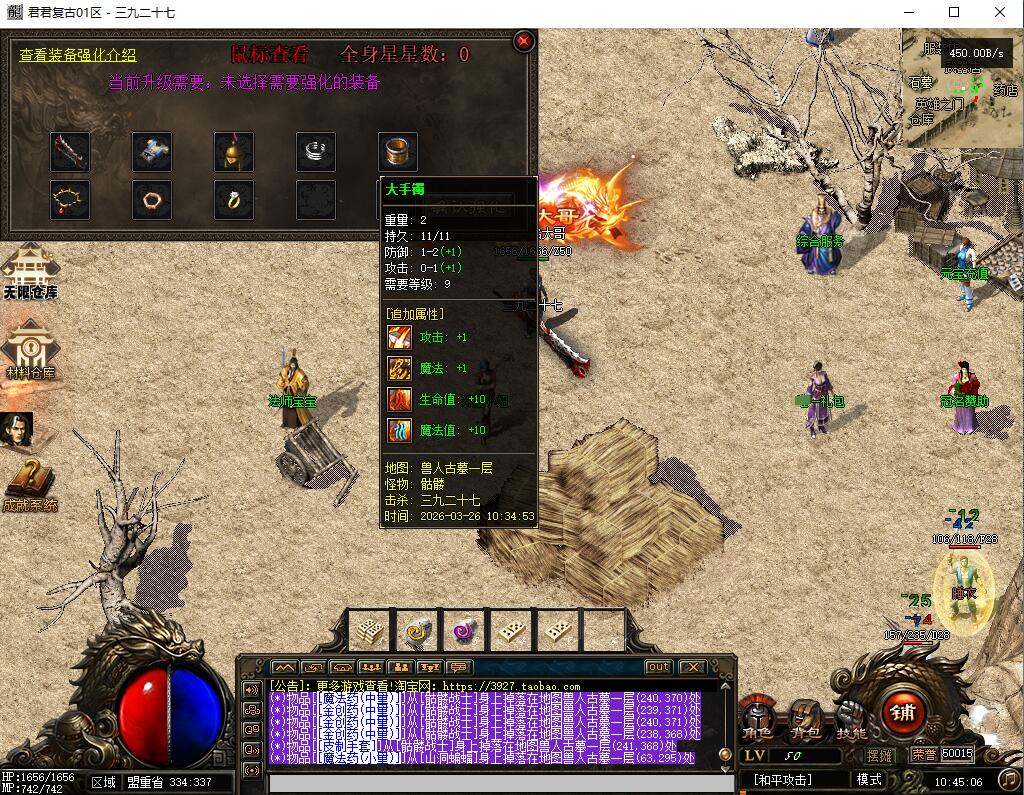Choose the golden helmet equipment slot

tap(233, 152)
